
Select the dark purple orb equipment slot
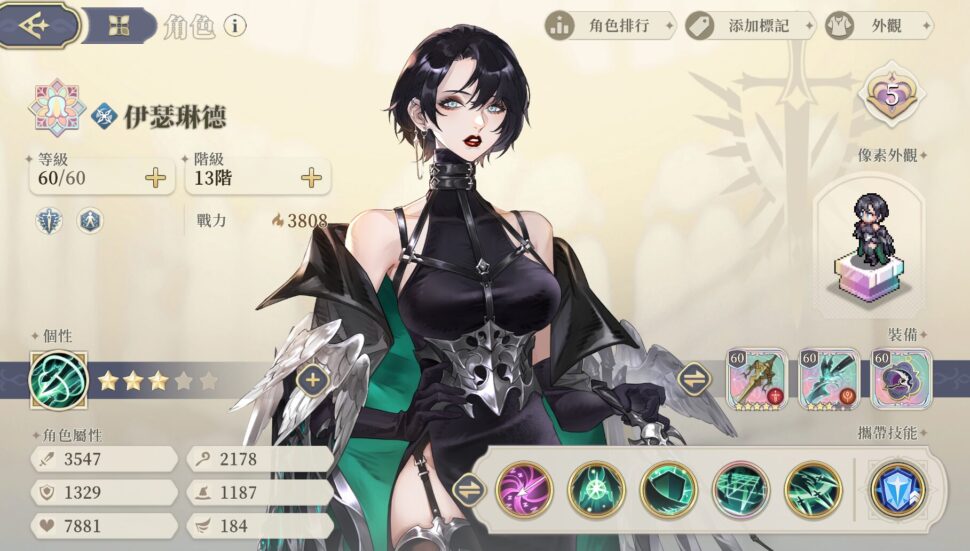(x=900, y=379)
